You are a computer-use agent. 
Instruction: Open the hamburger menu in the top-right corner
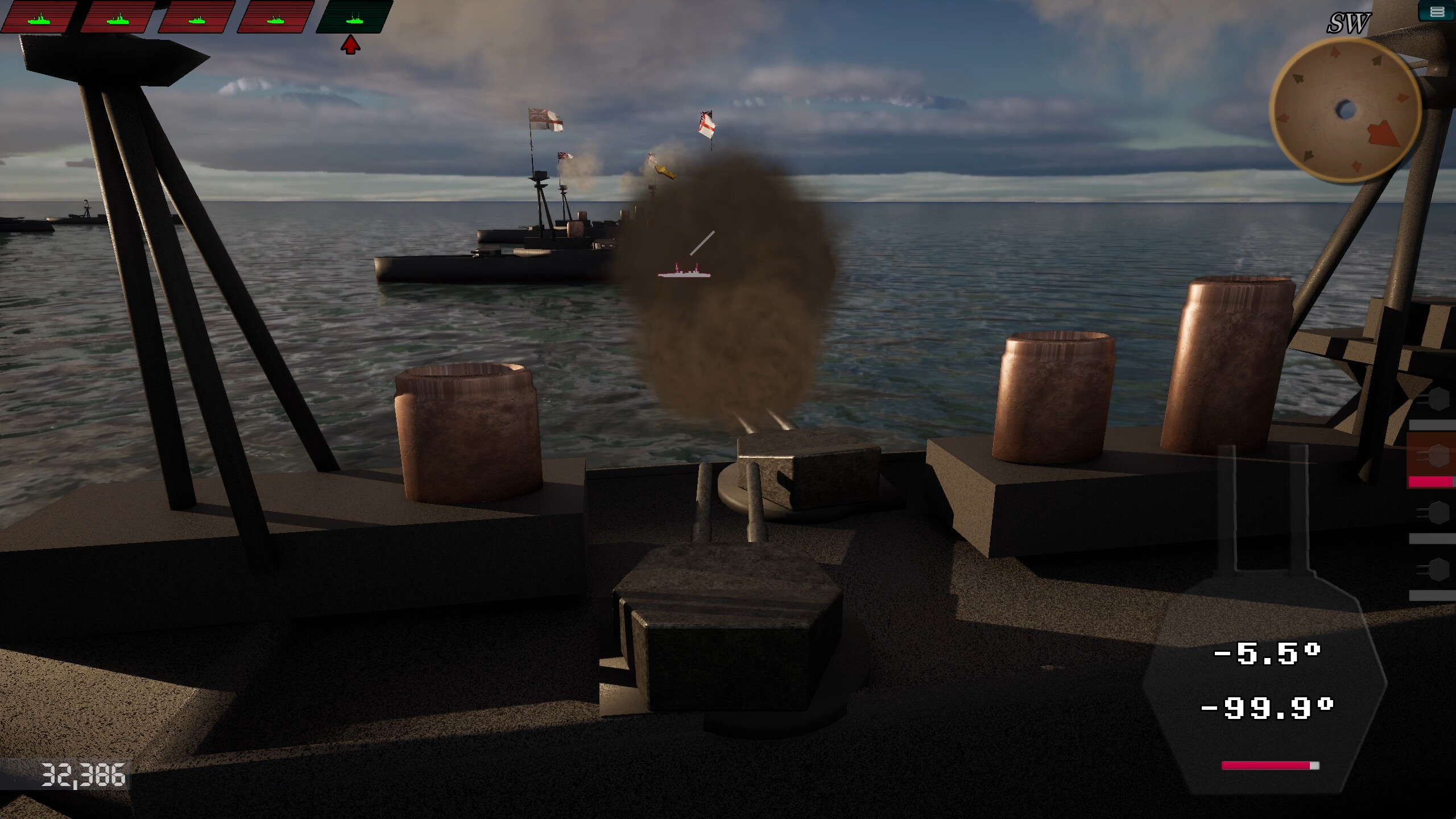1440,12
